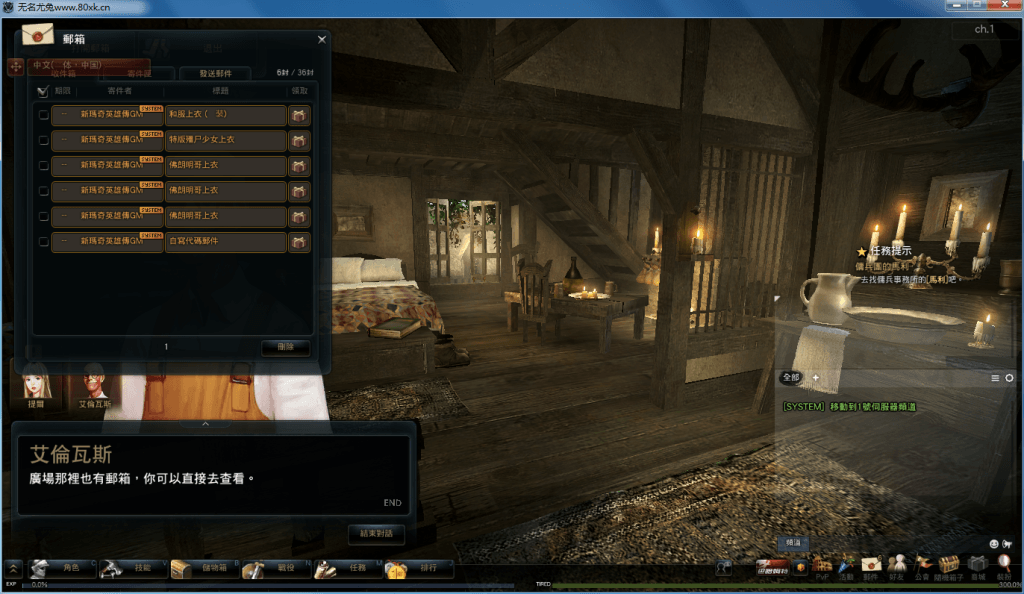Select the 全部 chat tab
Viewport: 1024px width, 594px height.
click(791, 377)
